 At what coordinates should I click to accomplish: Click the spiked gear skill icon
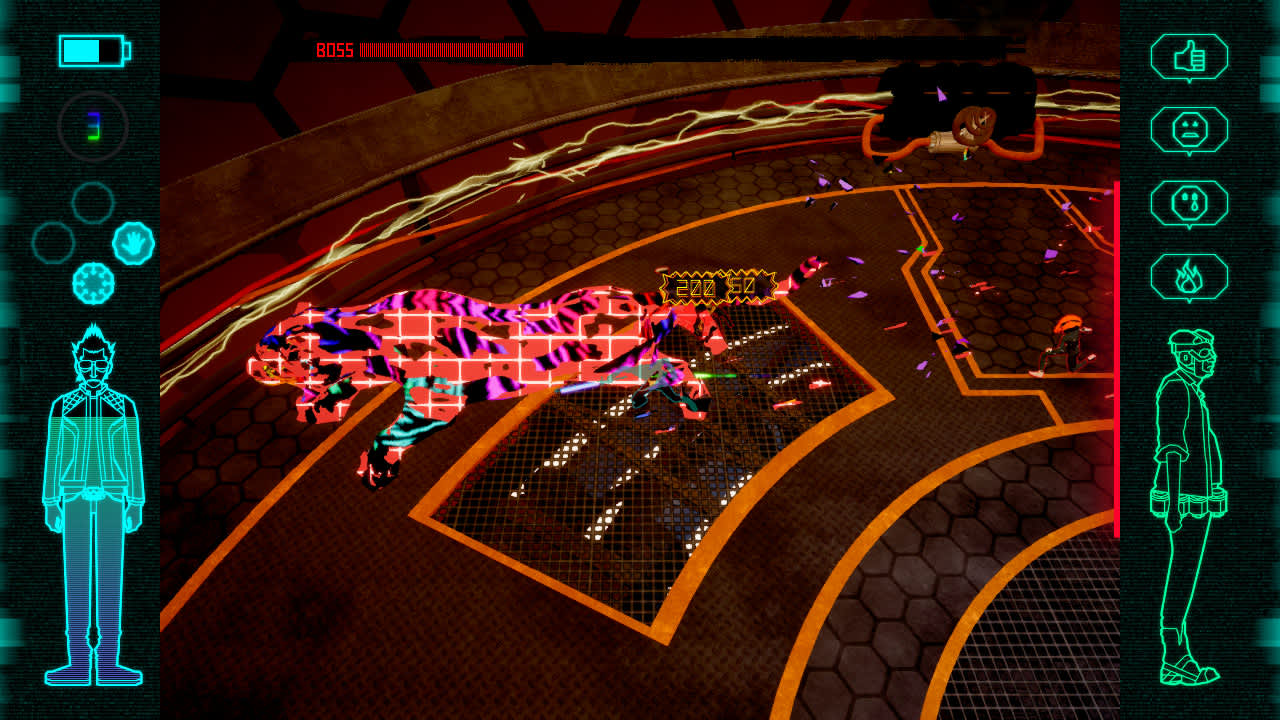[95, 283]
